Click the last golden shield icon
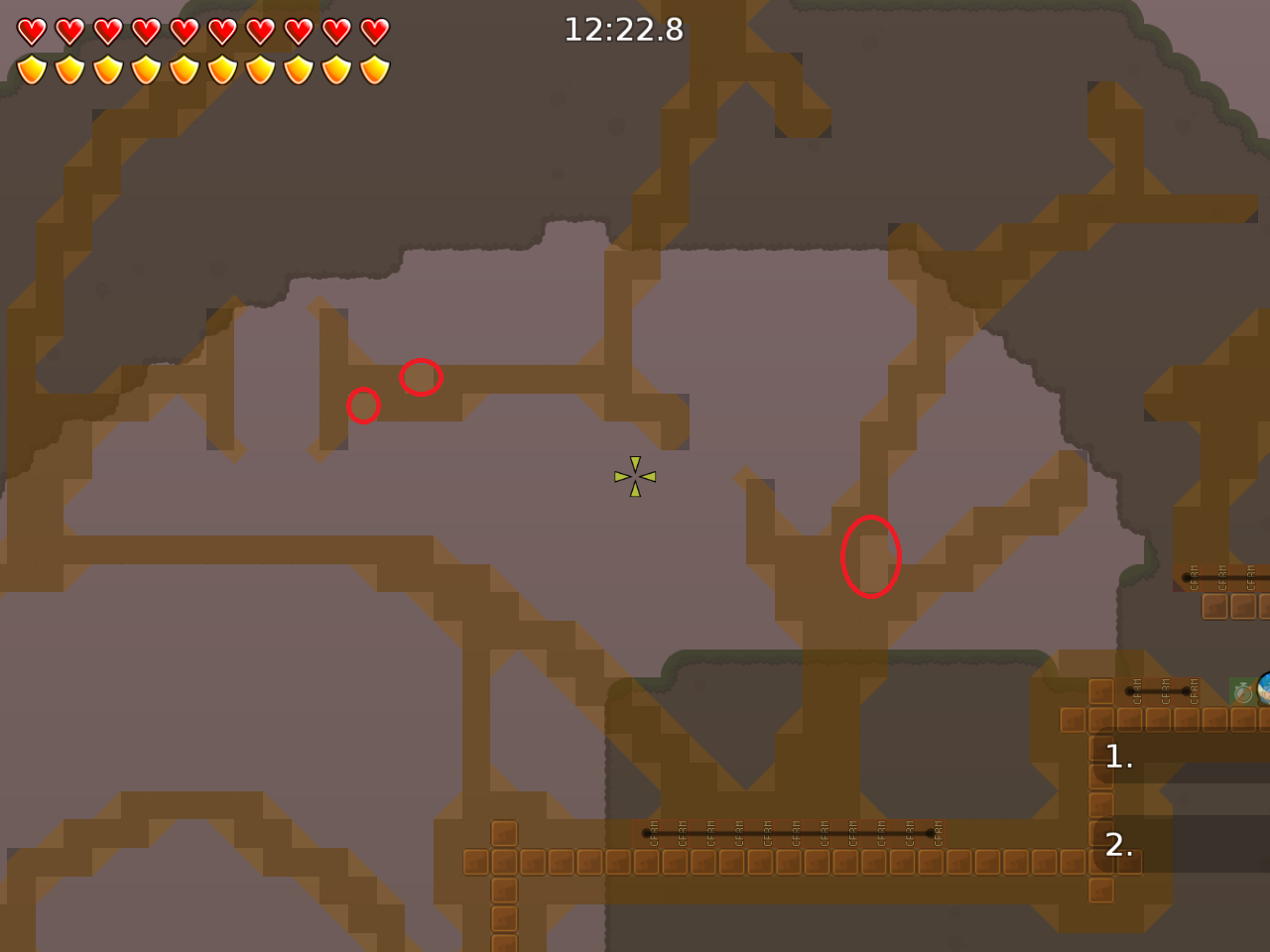 click(x=372, y=66)
